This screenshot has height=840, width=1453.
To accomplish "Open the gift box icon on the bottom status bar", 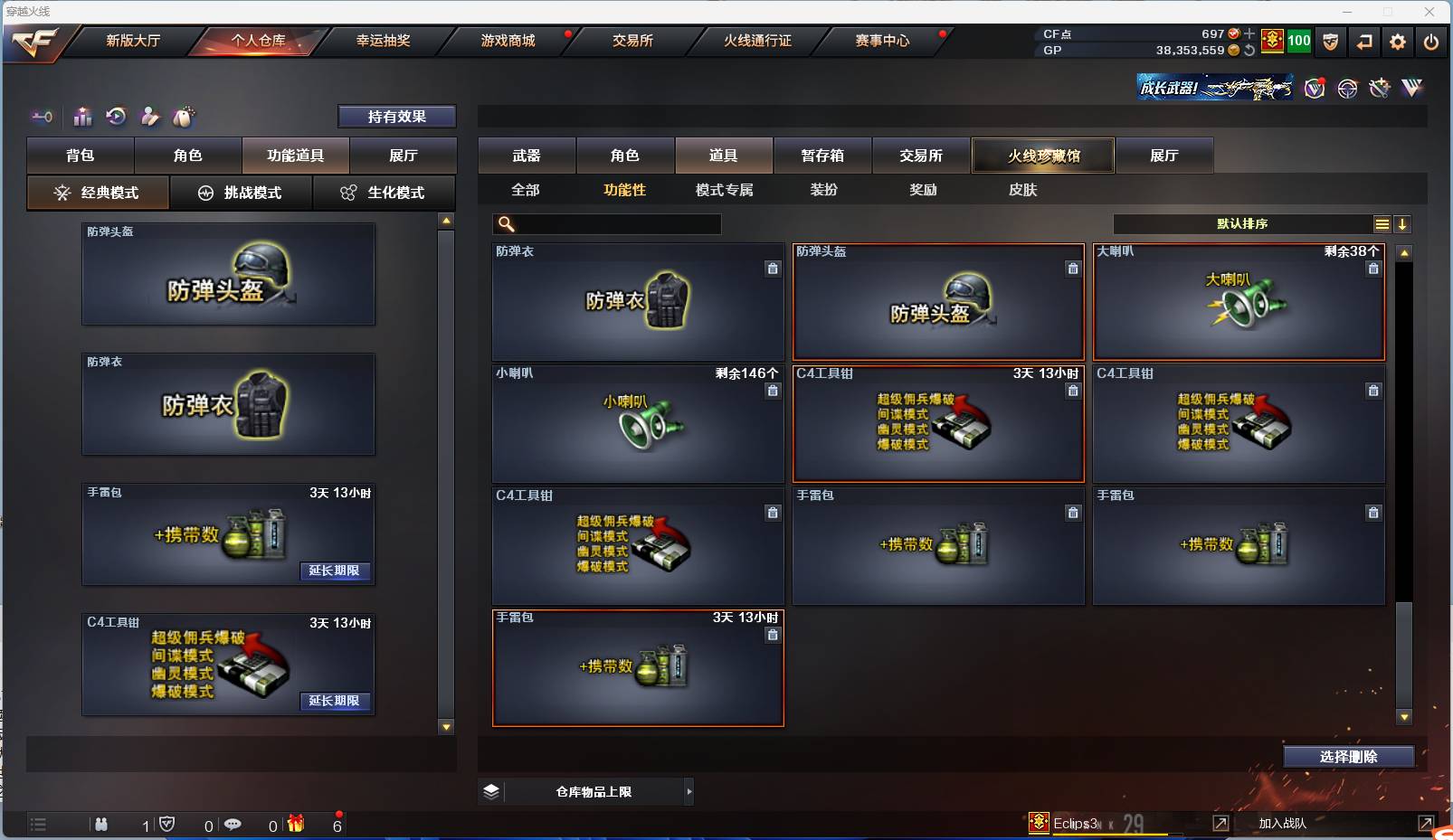I will pyautogui.click(x=295, y=825).
